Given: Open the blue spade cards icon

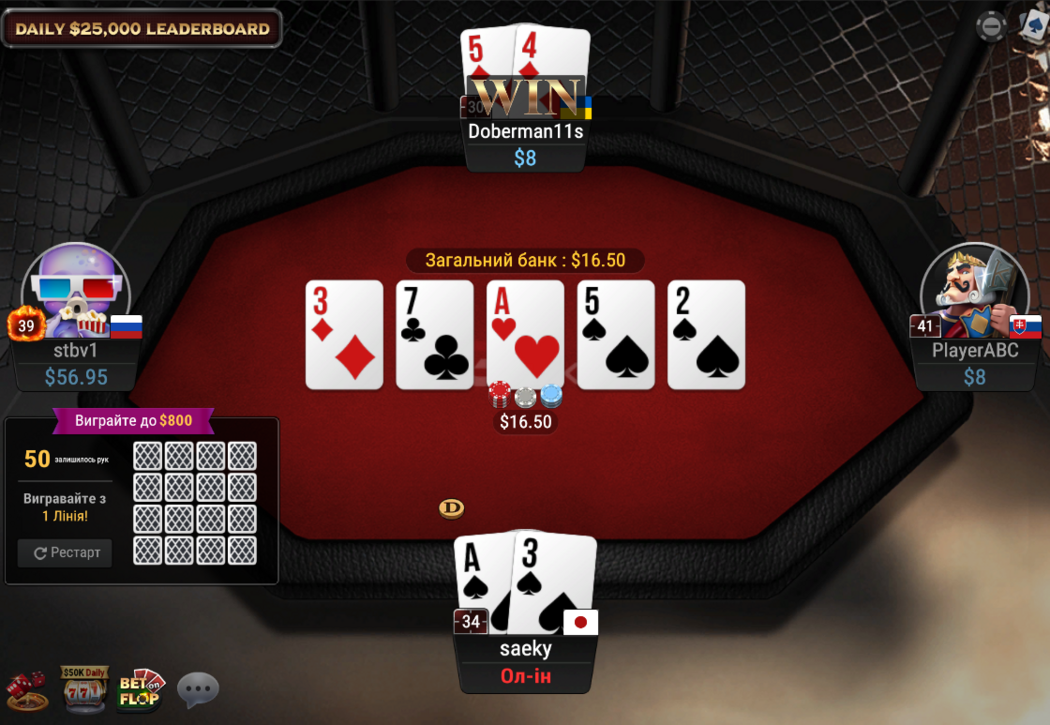Looking at the screenshot, I should pos(1035,24).
